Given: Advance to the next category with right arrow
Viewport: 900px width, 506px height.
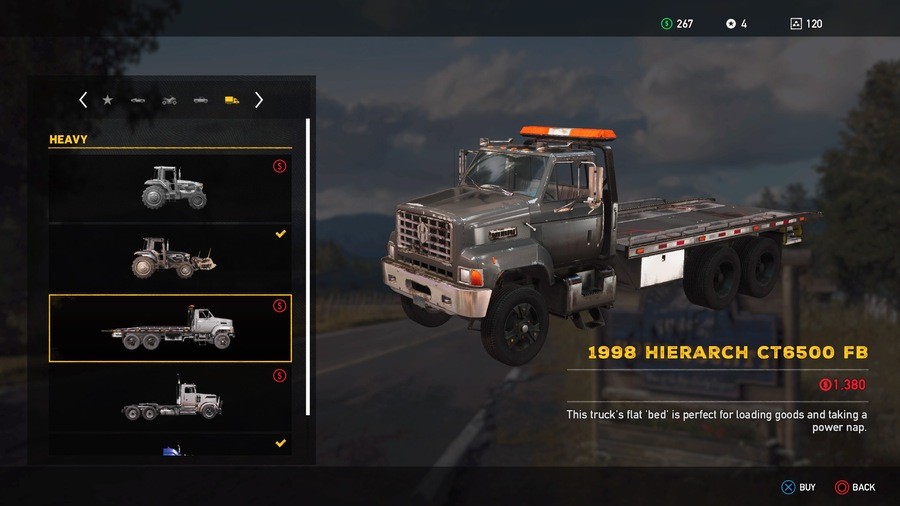Looking at the screenshot, I should coord(259,100).
